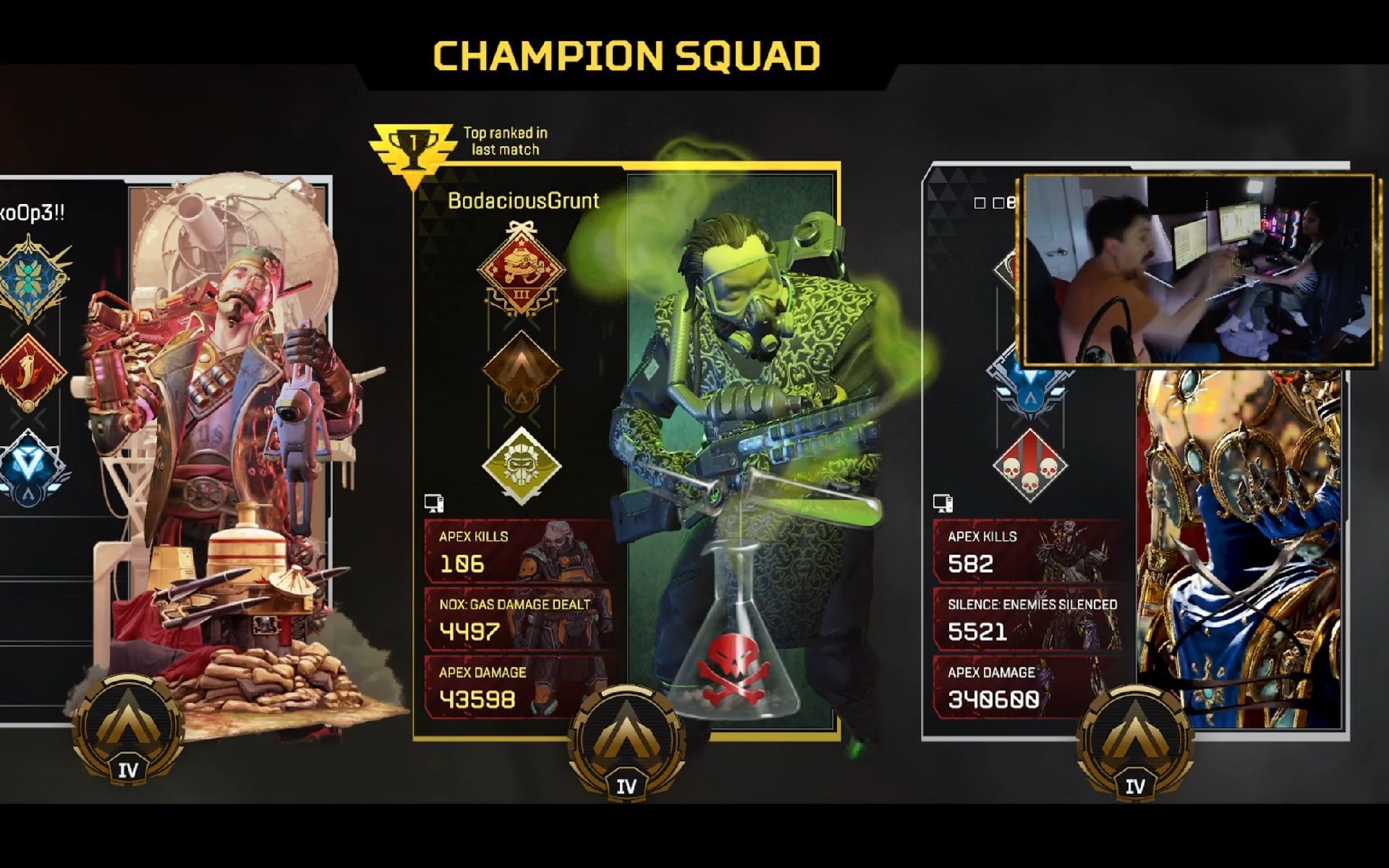
Task: Open the Champion Squad title banner
Action: click(626, 52)
